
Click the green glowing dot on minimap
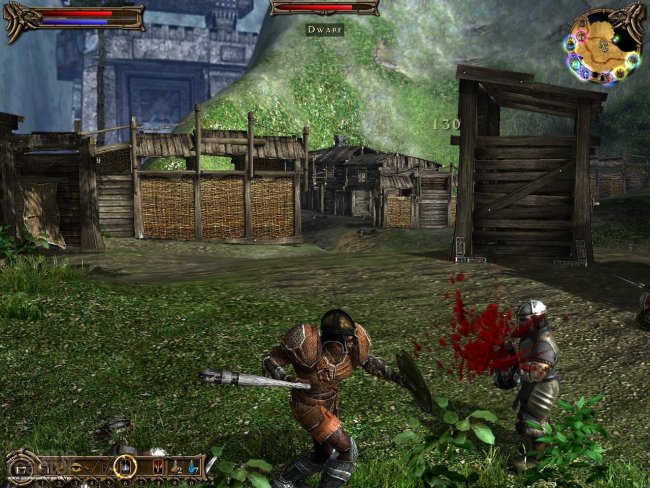click(x=616, y=38)
